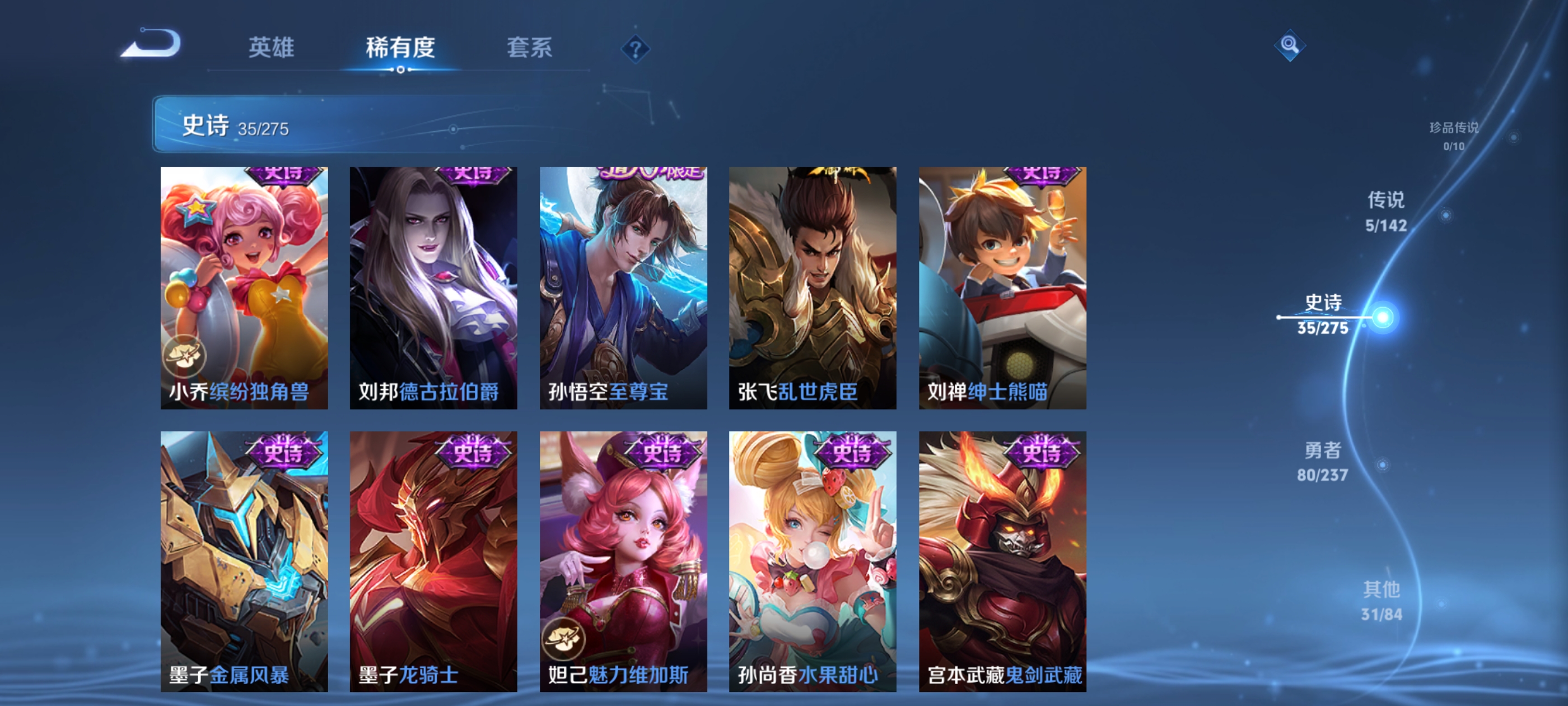This screenshot has width=1568, height=706.
Task: Open the search magnifier icon
Action: tap(1290, 46)
